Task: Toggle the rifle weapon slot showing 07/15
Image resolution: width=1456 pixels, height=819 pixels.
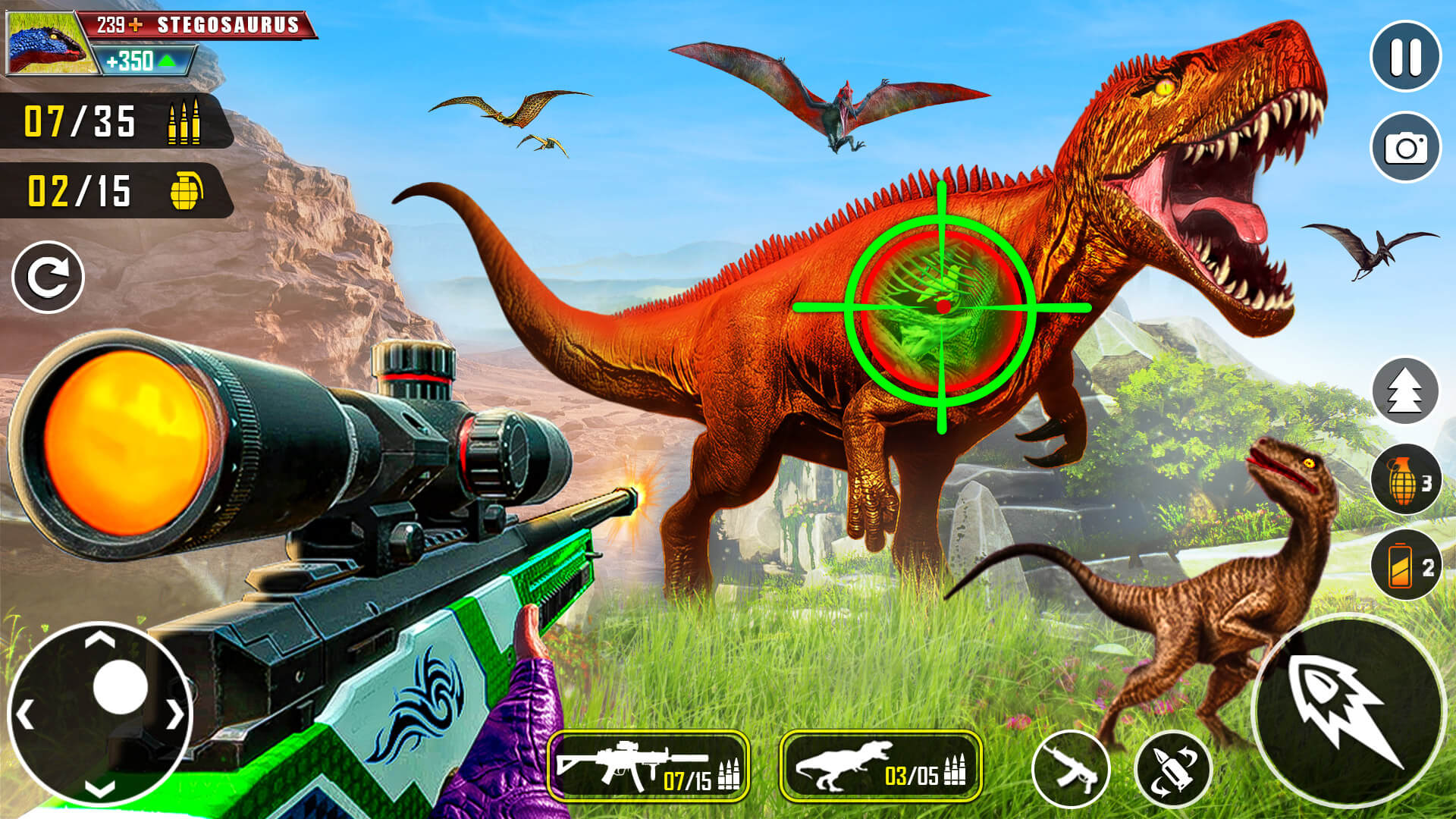Action: pos(648,766)
